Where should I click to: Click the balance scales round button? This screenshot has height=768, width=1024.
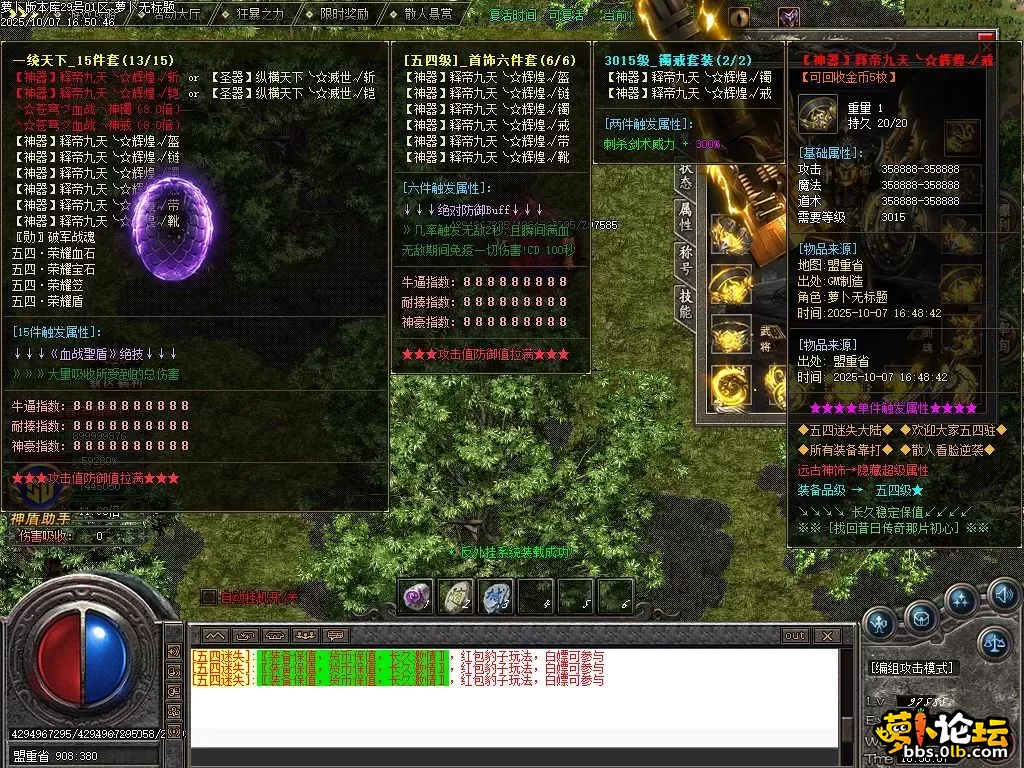994,643
